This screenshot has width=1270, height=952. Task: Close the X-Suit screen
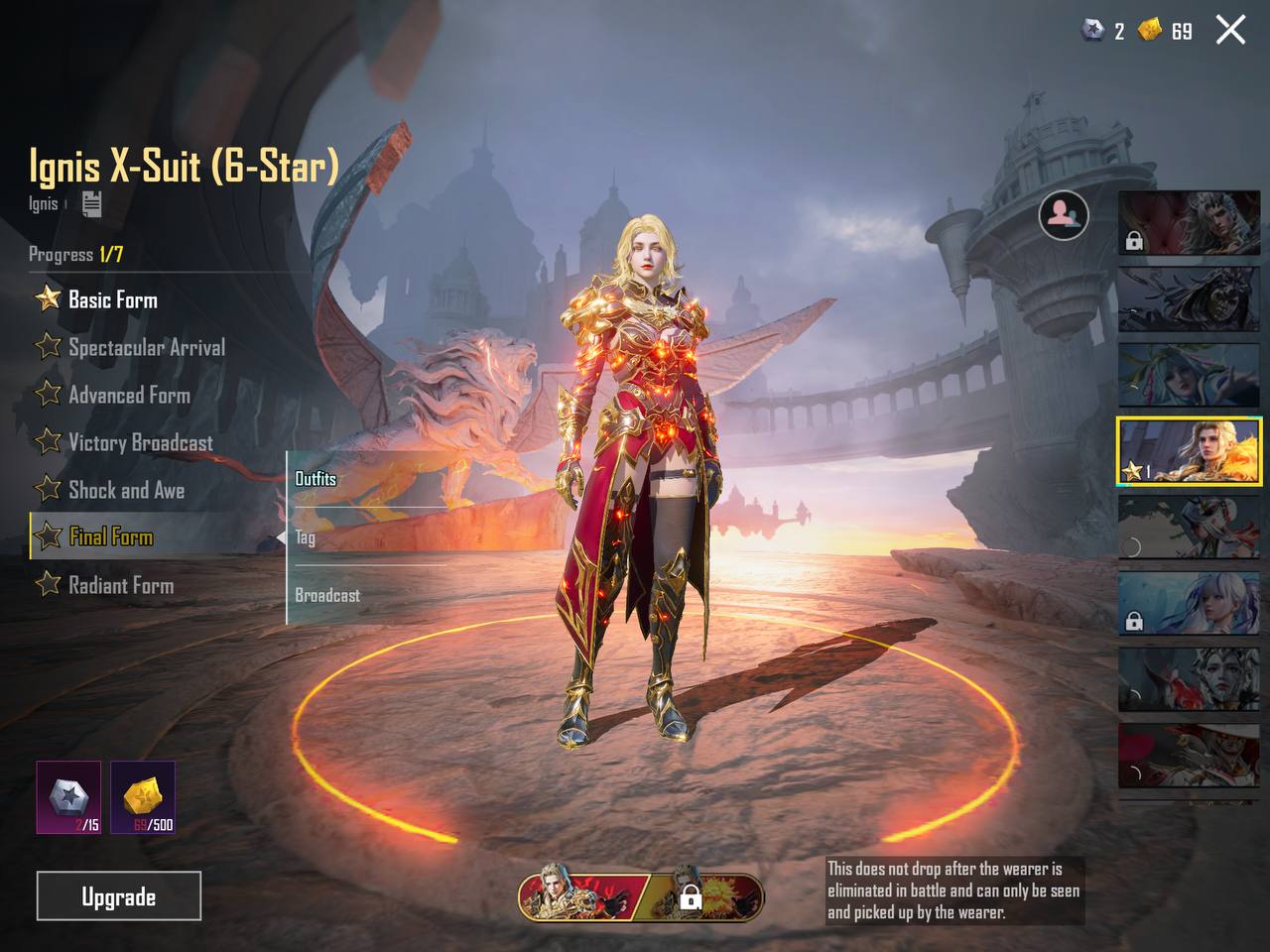(1230, 31)
